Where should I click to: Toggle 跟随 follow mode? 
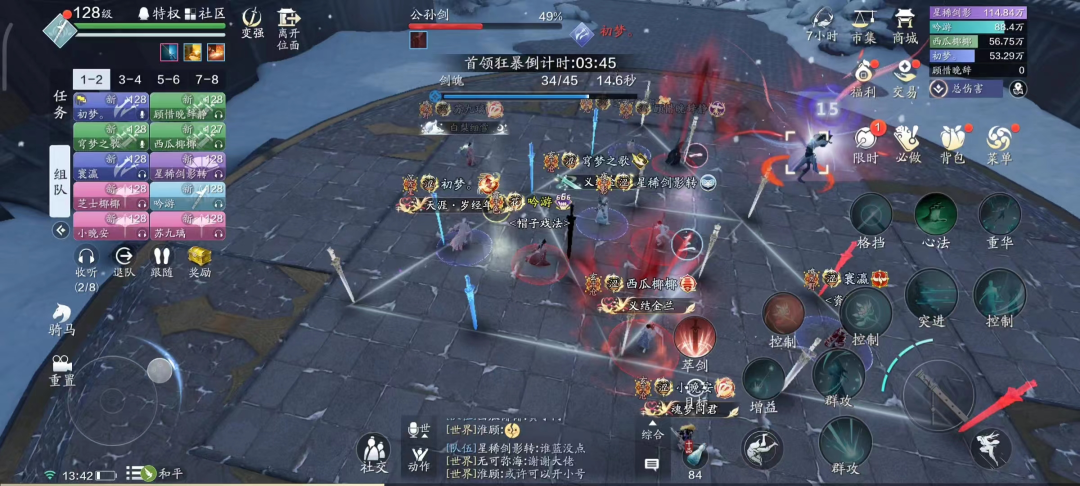162,261
